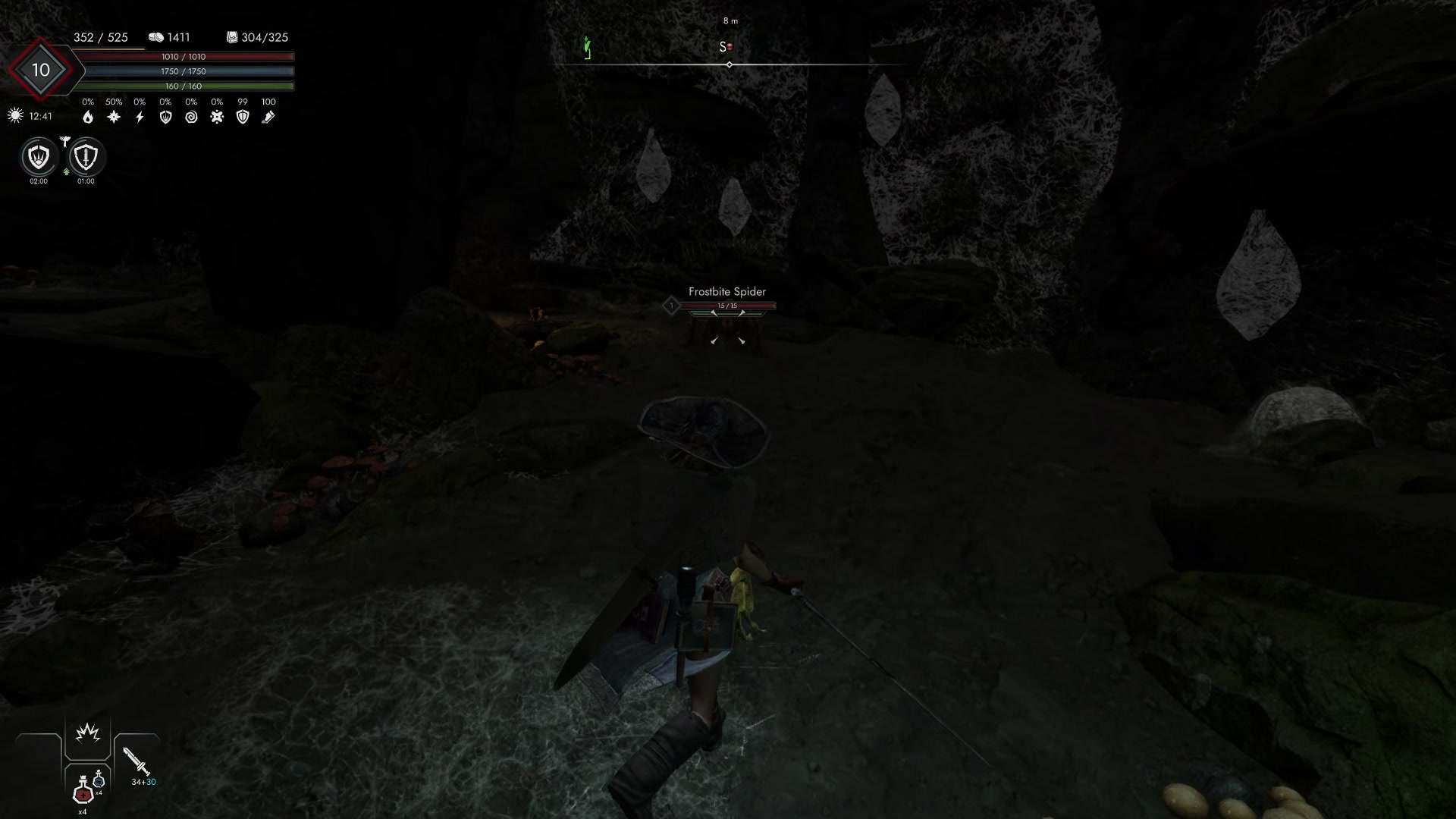The height and width of the screenshot is (819, 1456).
Task: Click the blue mana potion with x4 count
Action: pos(99,780)
